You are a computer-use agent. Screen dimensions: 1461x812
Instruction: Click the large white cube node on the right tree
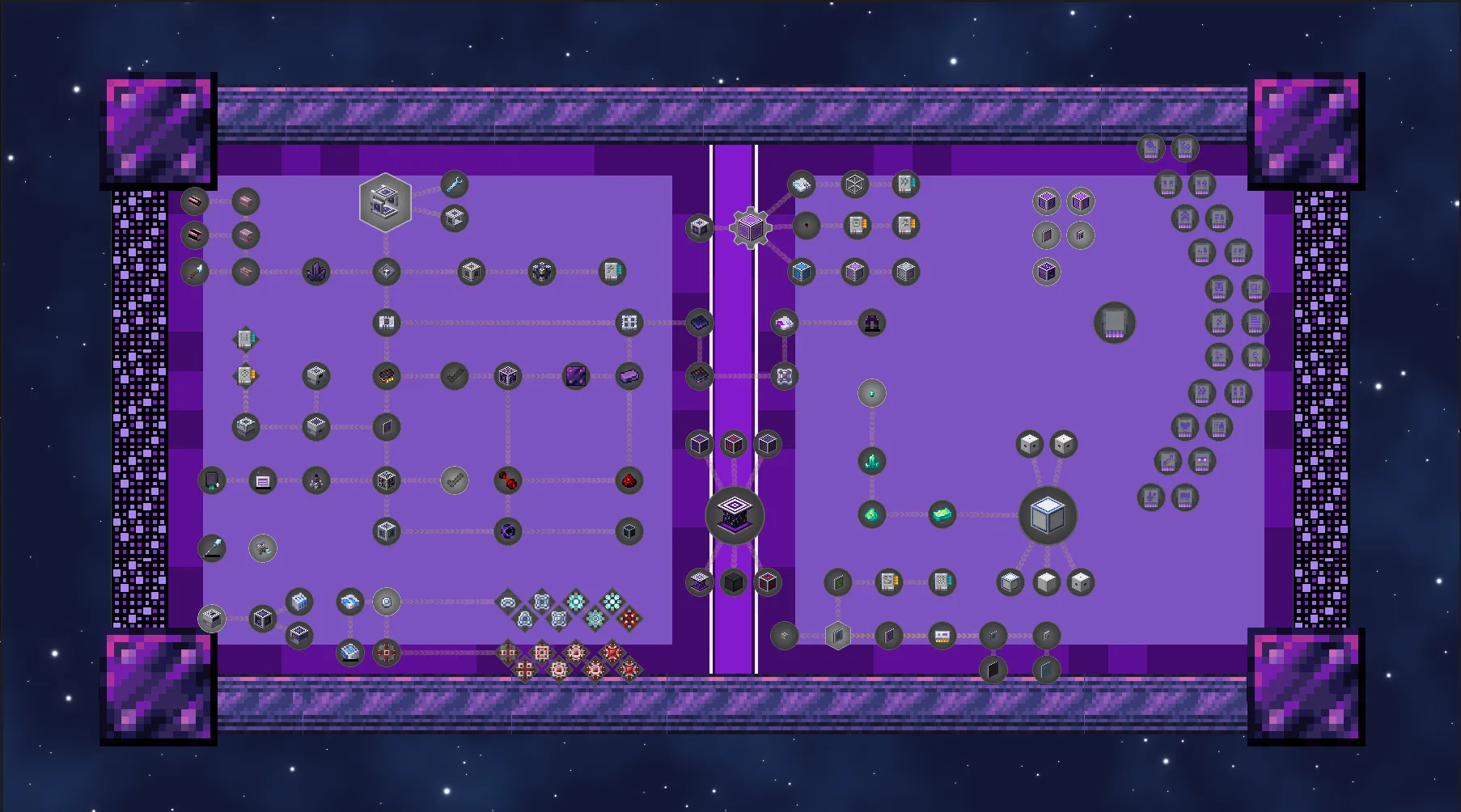click(1048, 517)
